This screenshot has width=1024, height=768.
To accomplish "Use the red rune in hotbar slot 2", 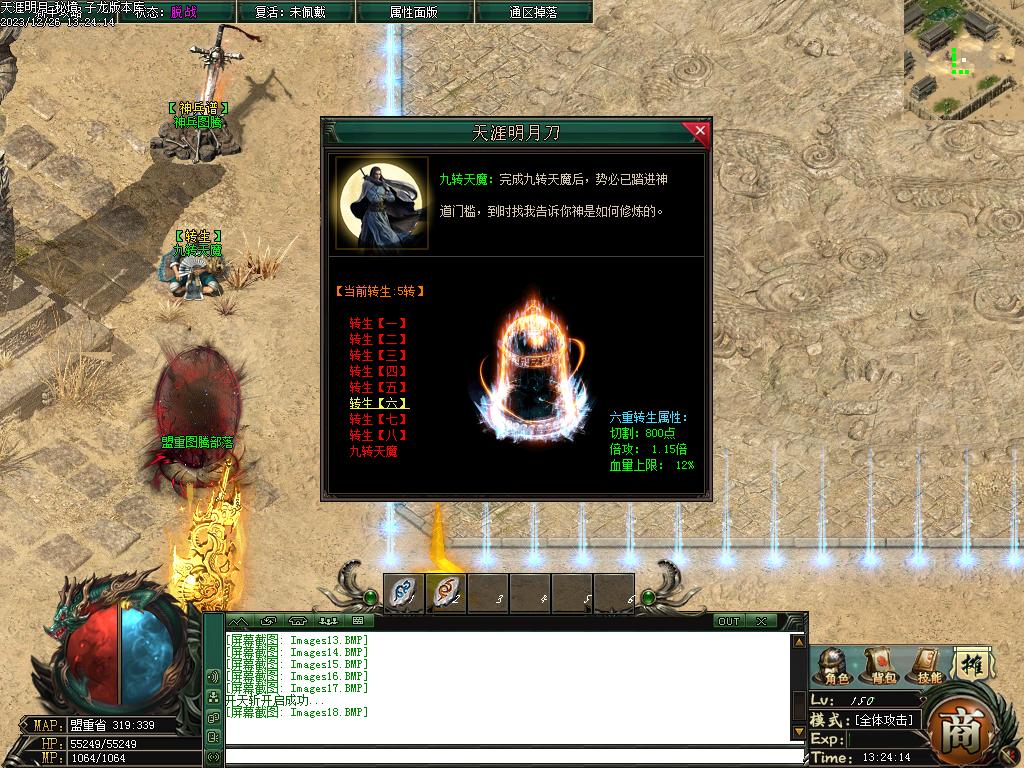I will point(446,593).
